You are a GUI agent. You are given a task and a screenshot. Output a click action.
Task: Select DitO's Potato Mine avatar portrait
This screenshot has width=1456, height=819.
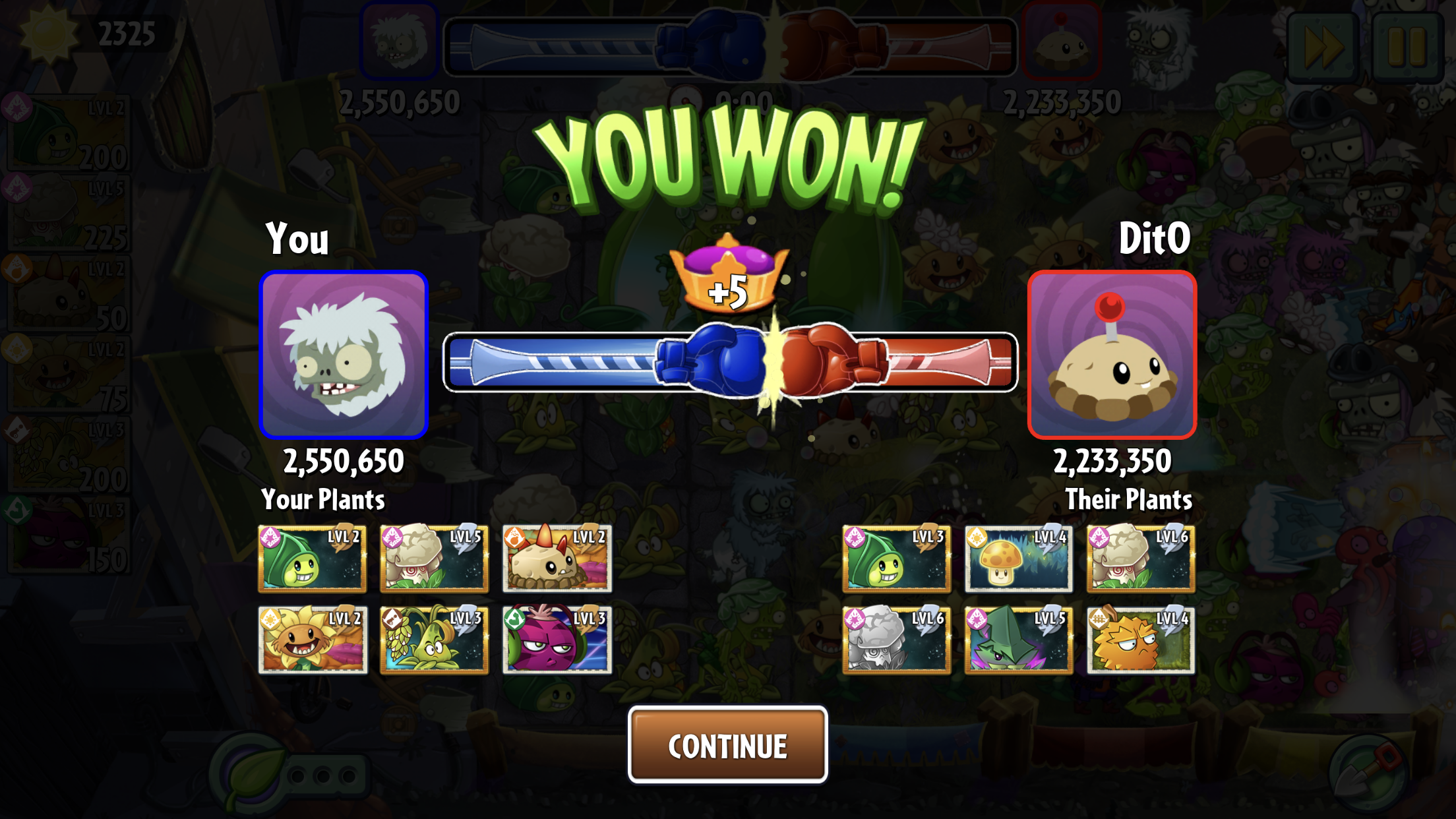(1112, 355)
